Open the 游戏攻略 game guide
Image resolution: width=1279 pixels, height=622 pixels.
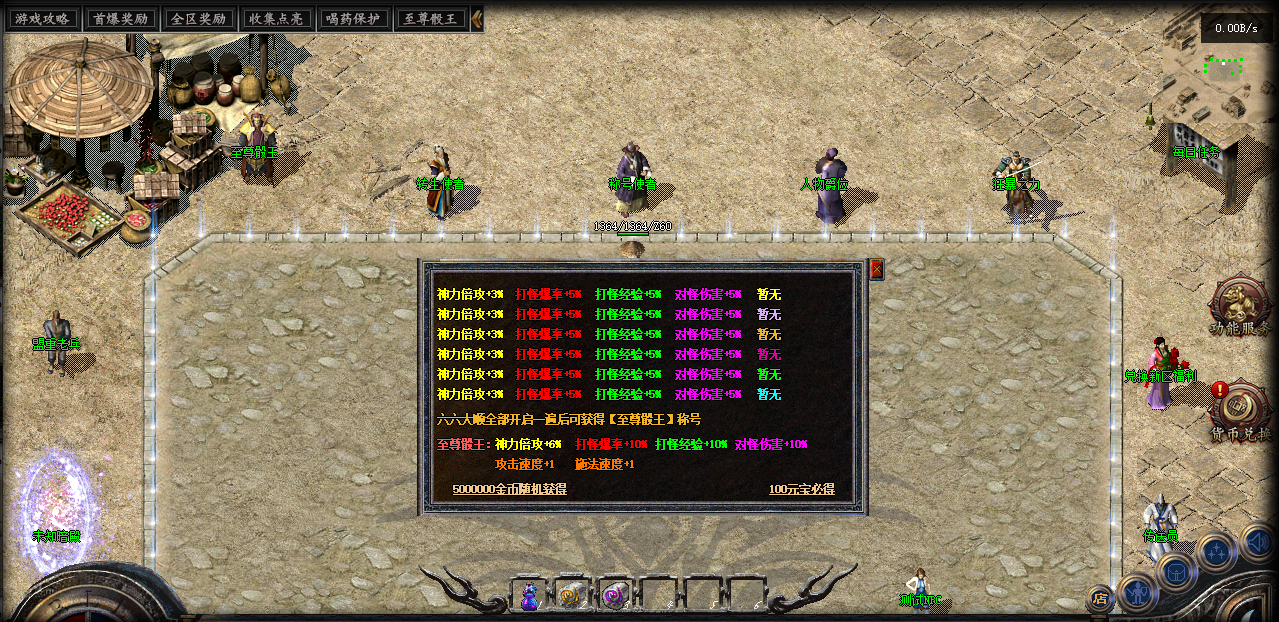[42, 19]
